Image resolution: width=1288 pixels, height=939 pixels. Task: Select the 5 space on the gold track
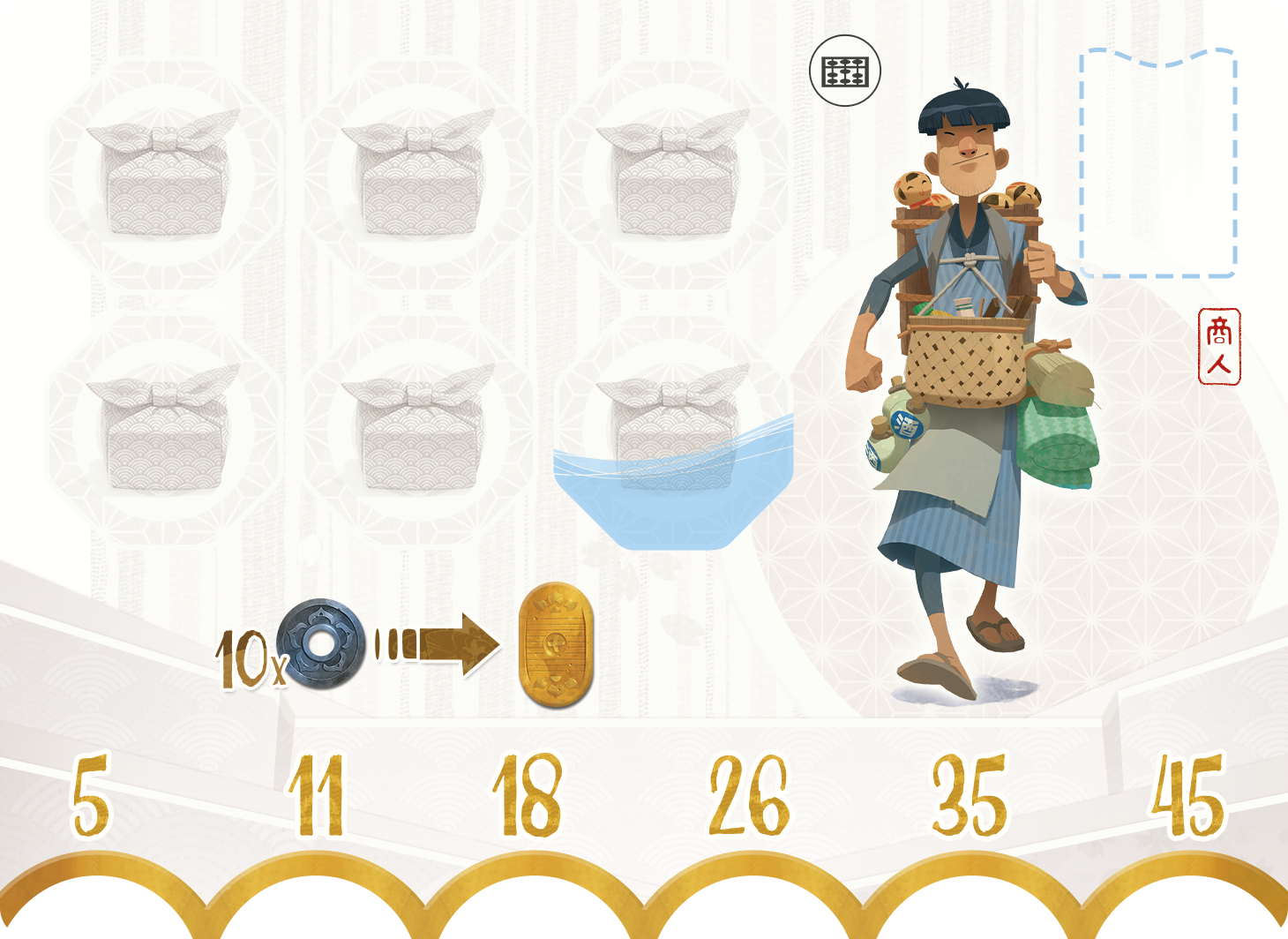(92, 794)
